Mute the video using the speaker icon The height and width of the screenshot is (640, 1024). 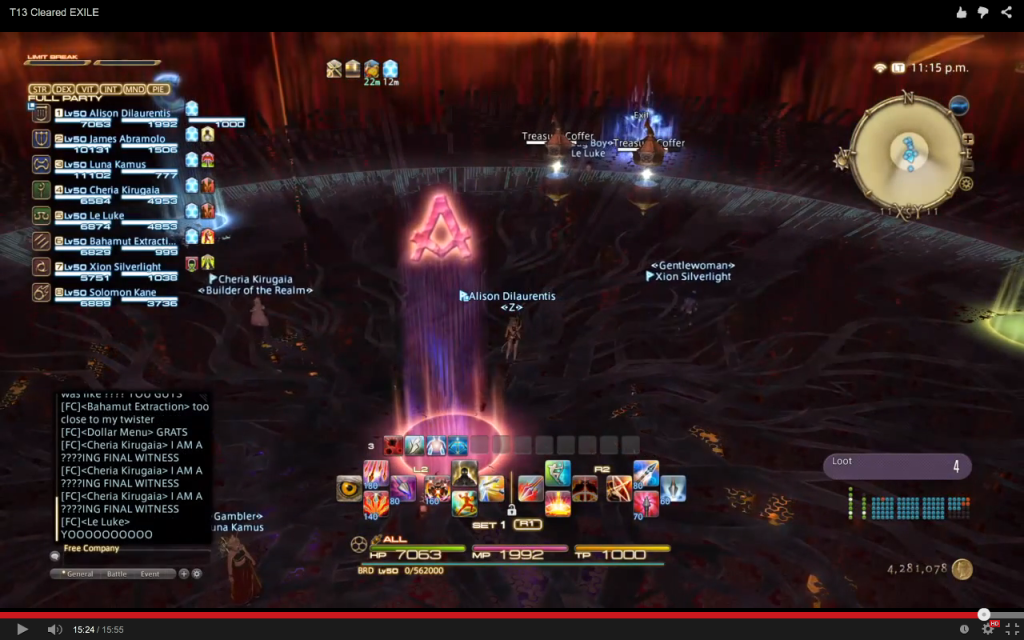[53, 629]
